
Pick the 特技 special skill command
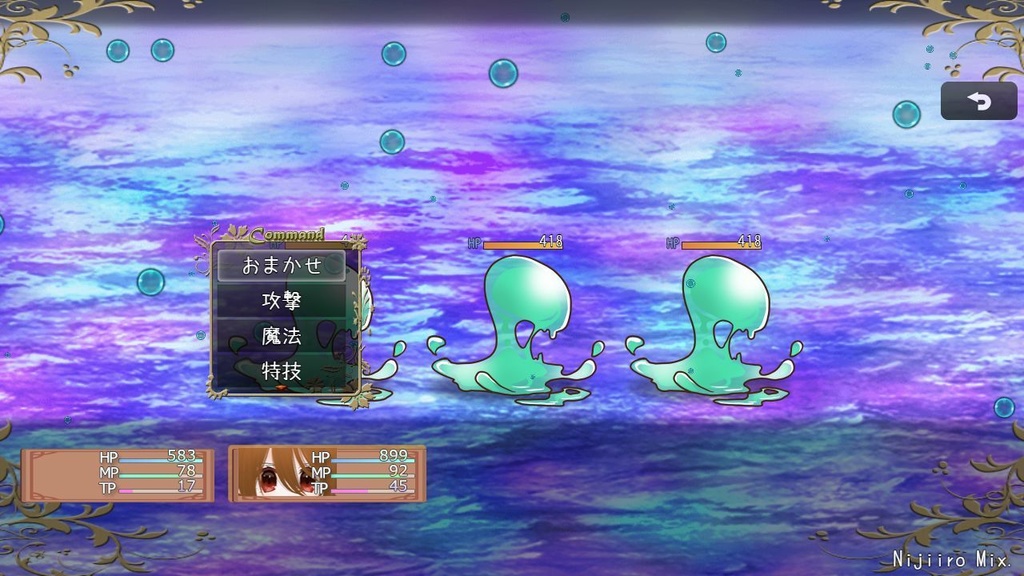282,370
